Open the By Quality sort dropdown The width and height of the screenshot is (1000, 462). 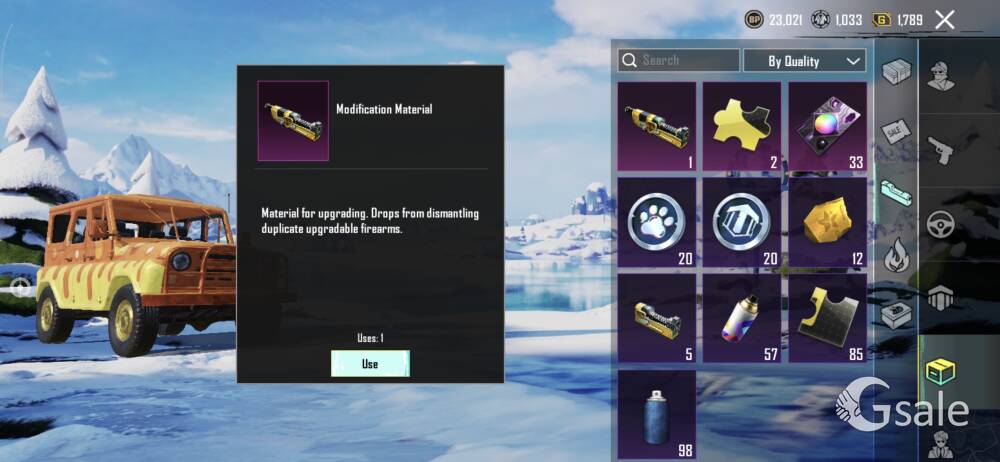(x=804, y=61)
